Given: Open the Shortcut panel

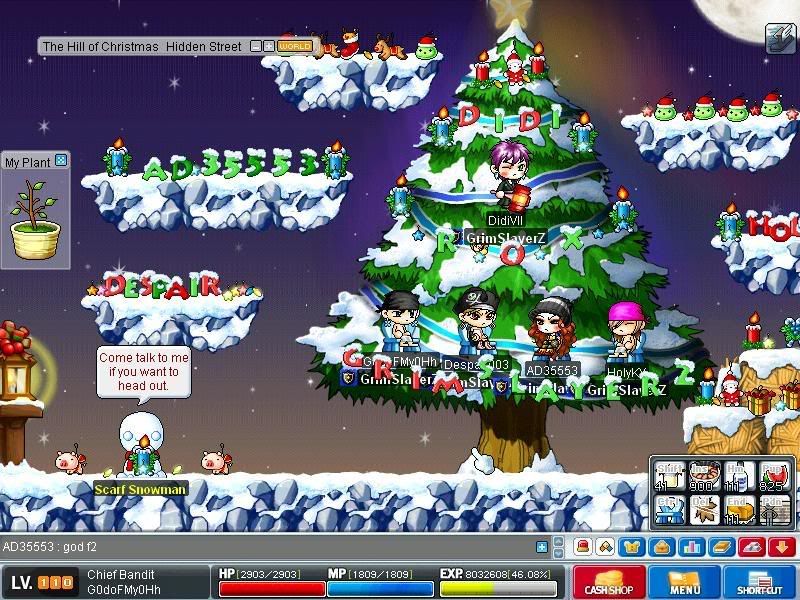Looking at the screenshot, I should pos(759,581).
